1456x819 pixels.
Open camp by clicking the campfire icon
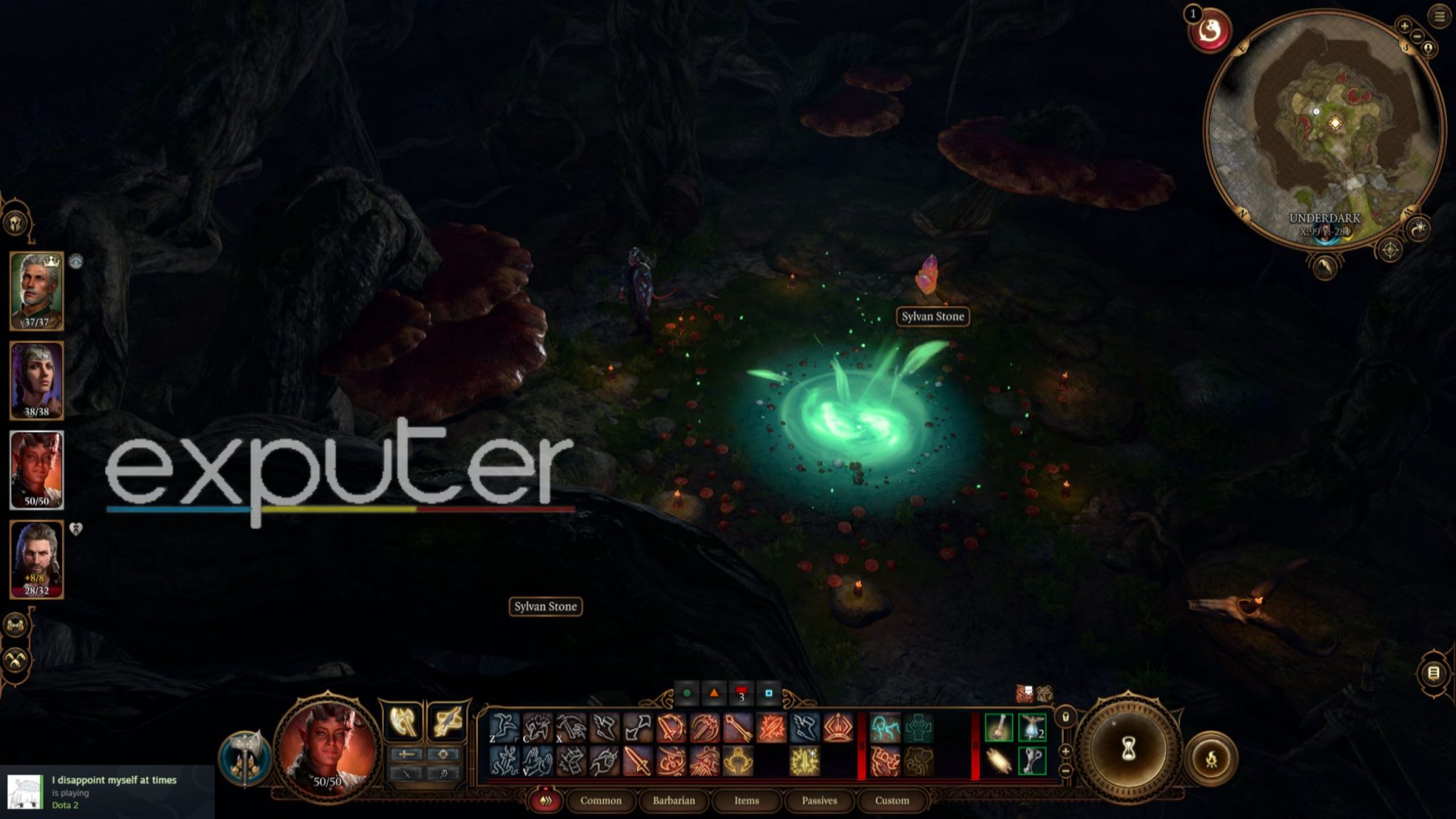[x=1211, y=758]
